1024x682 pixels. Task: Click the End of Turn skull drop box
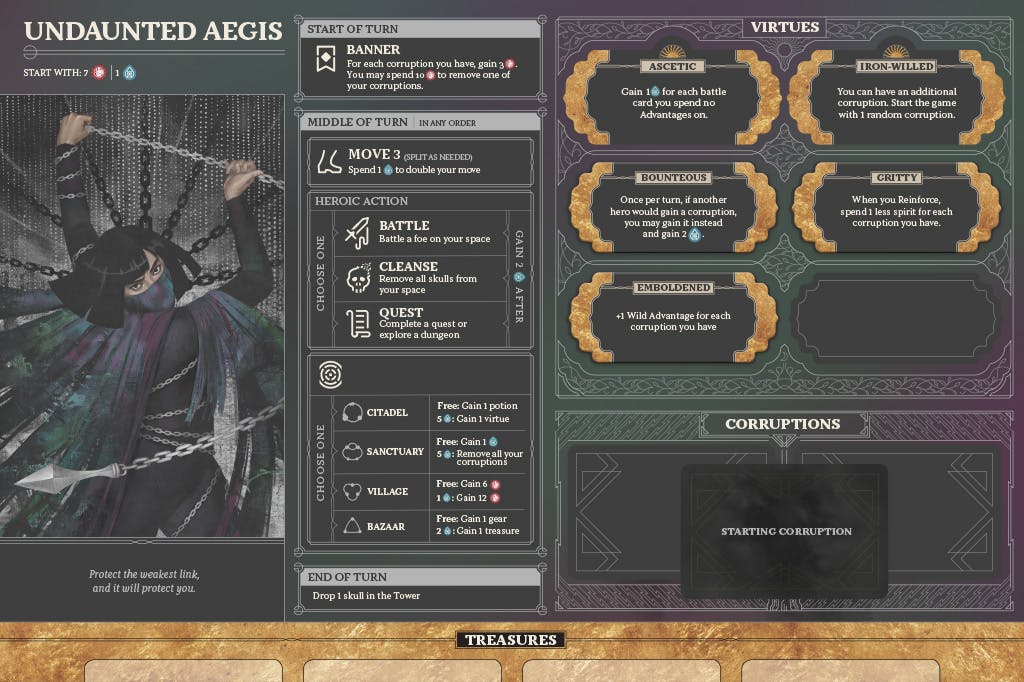420,596
